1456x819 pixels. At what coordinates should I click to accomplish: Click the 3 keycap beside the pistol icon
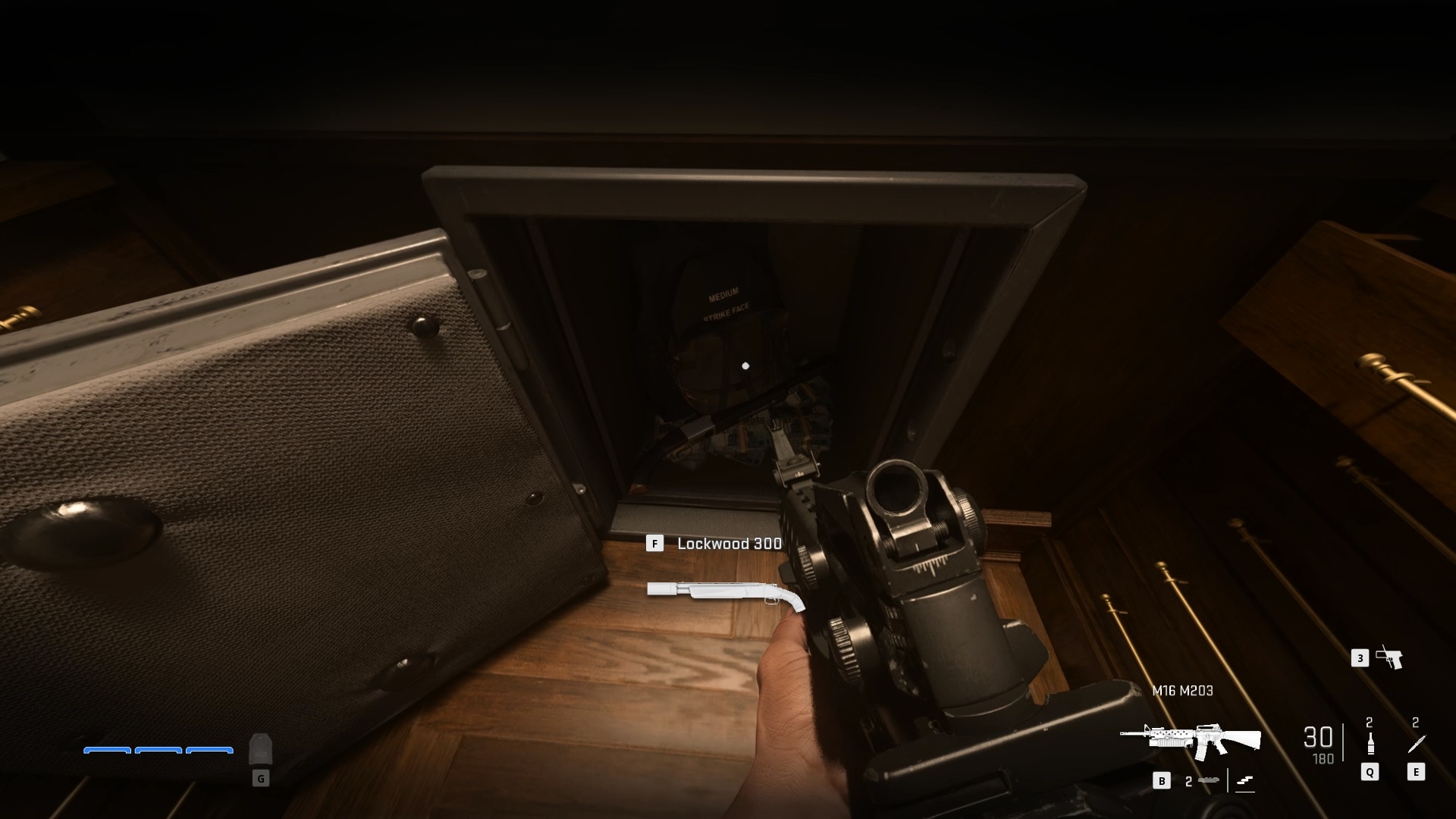click(x=1360, y=658)
